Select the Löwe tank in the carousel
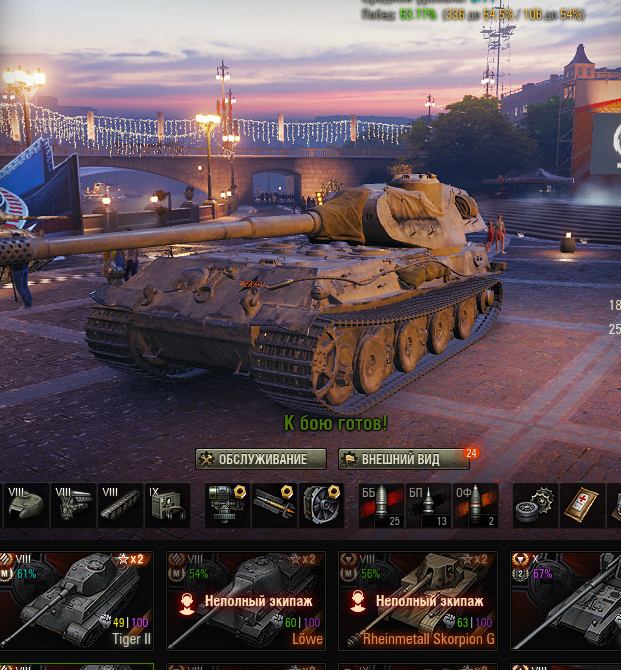Screen dimensions: 621x670 (246, 600)
